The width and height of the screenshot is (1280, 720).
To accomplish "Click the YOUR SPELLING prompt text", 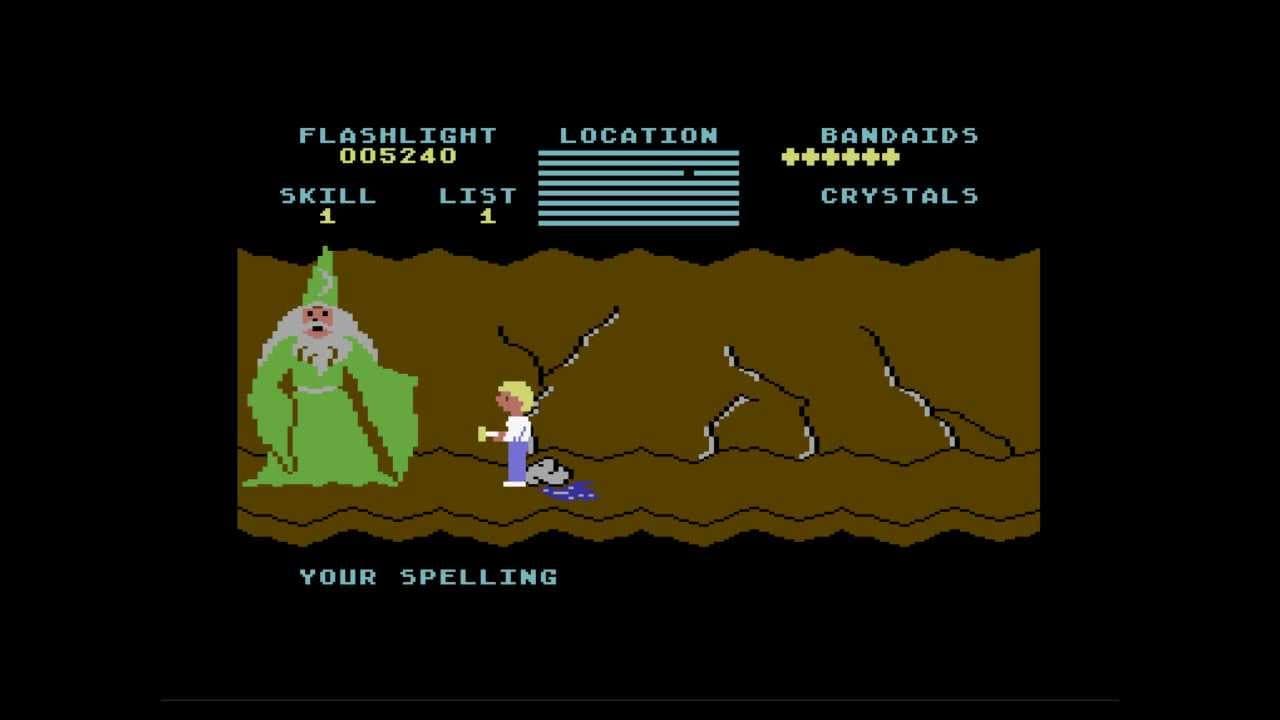I will click(428, 575).
